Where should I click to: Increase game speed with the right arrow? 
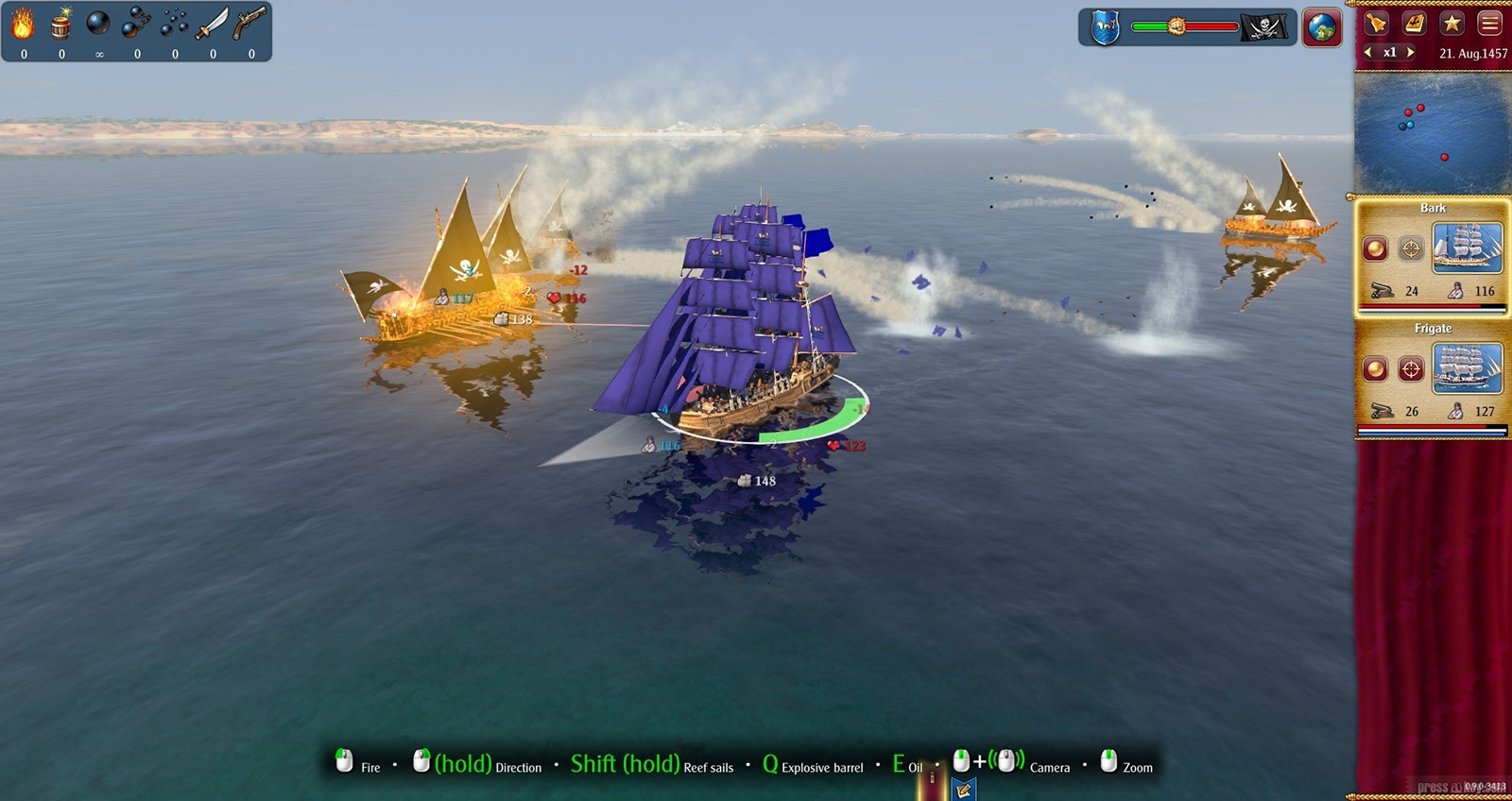point(1410,53)
